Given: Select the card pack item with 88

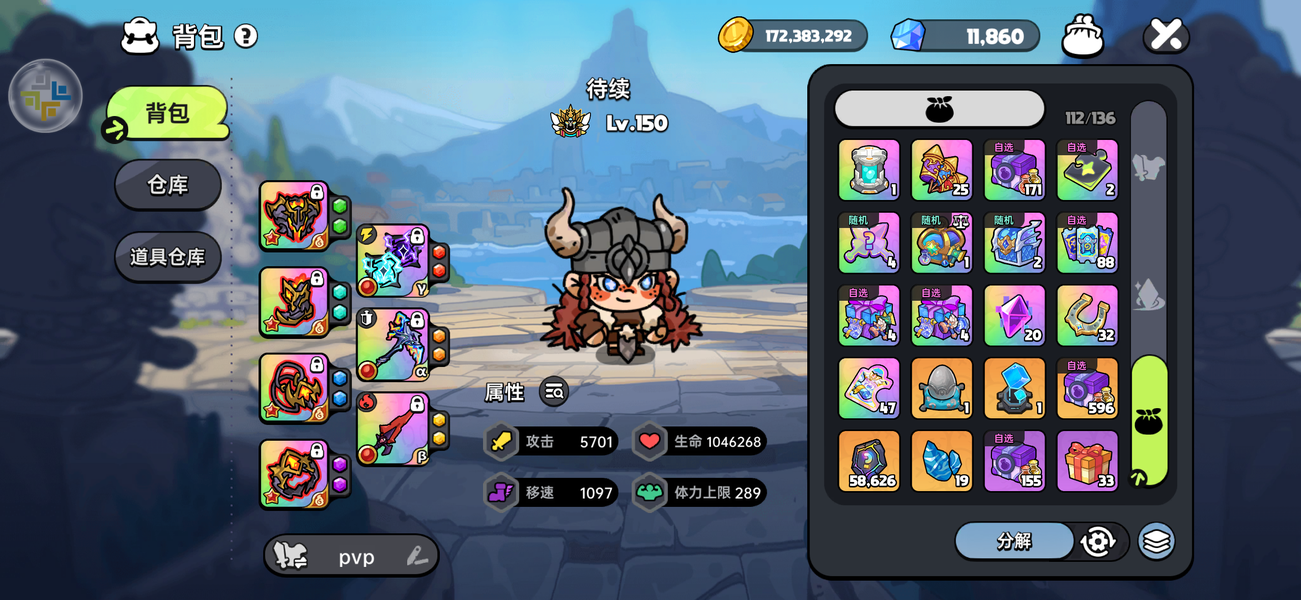Looking at the screenshot, I should (x=1087, y=242).
